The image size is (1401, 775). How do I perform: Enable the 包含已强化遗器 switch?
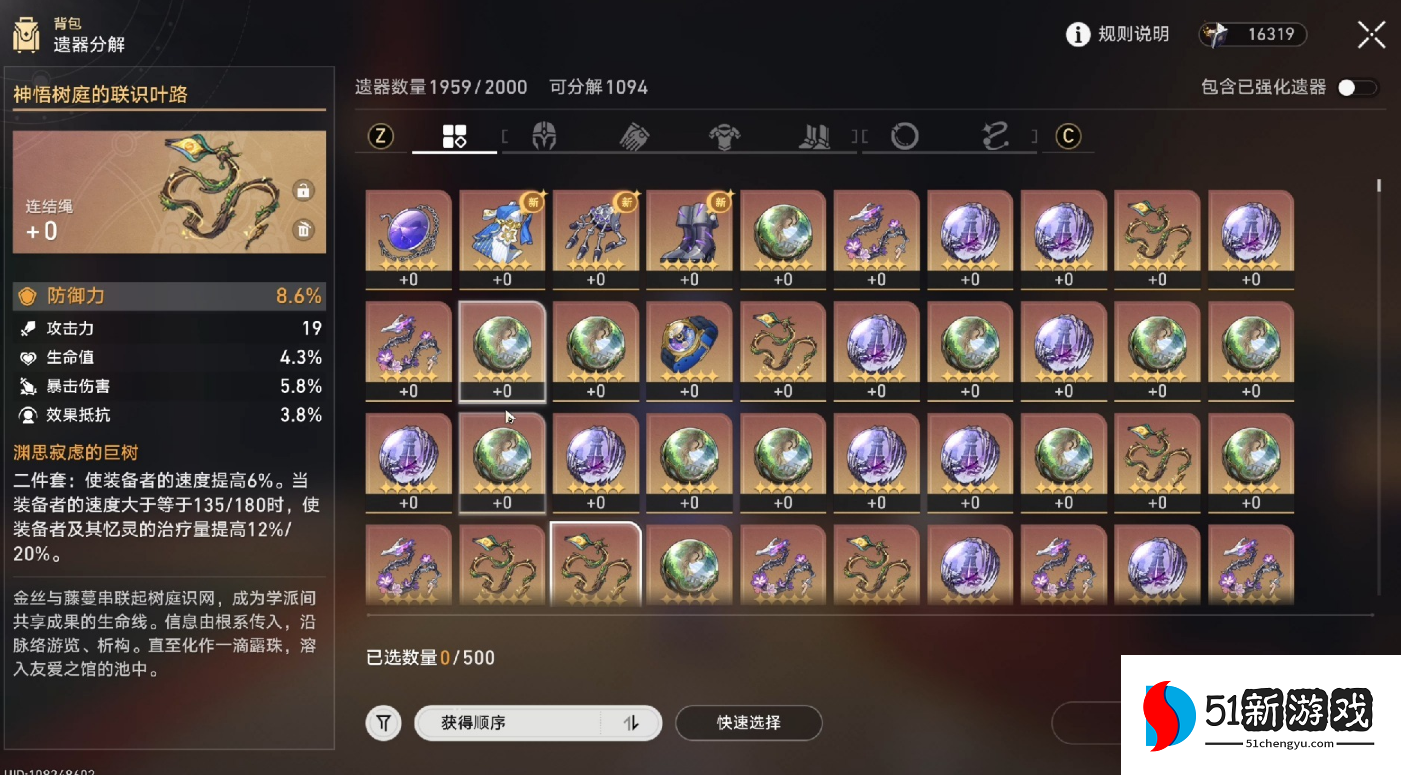(x=1357, y=88)
